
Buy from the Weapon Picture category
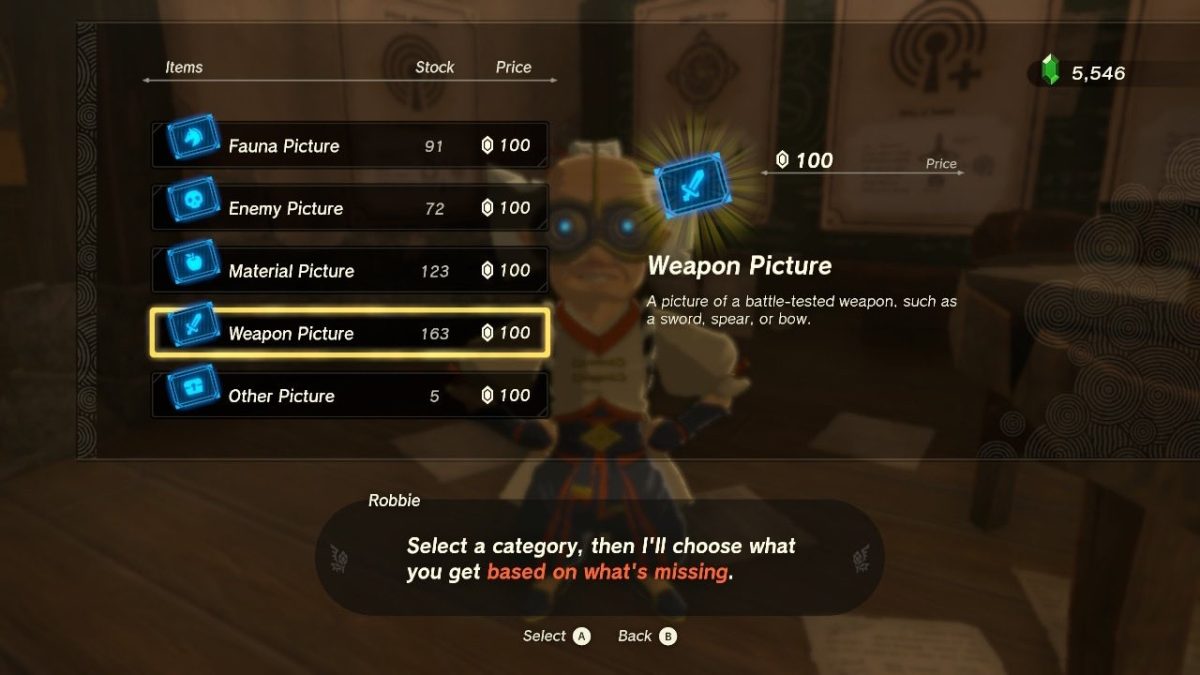(350, 333)
